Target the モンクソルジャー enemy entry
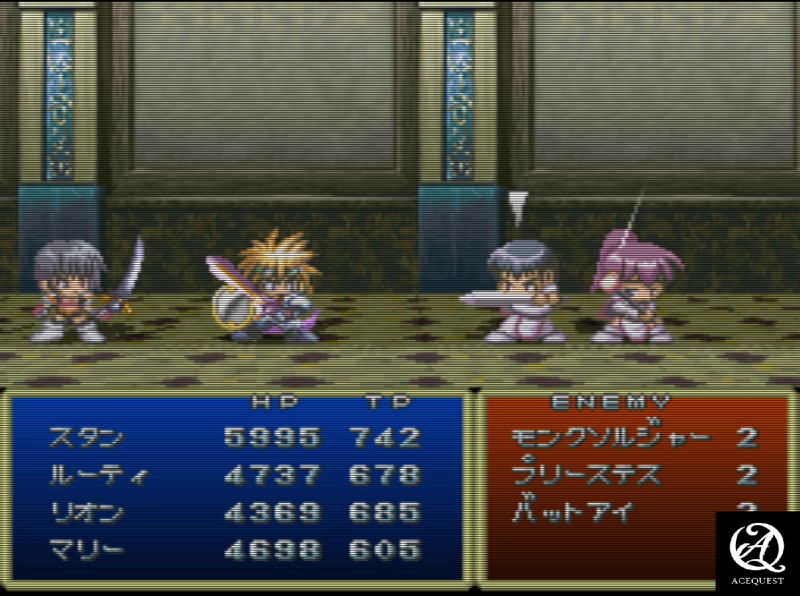 (x=611, y=437)
